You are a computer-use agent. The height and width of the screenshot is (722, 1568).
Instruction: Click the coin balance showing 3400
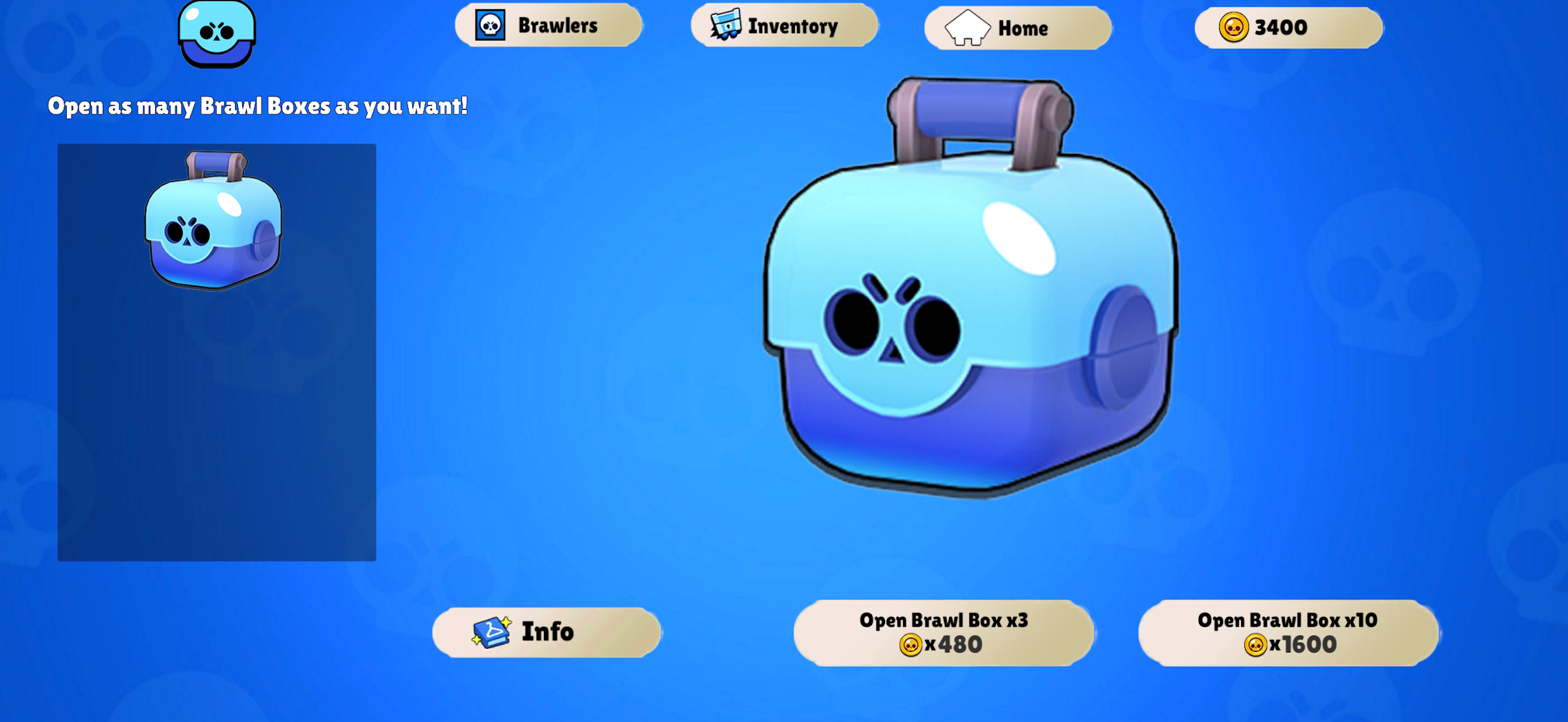click(x=1288, y=26)
